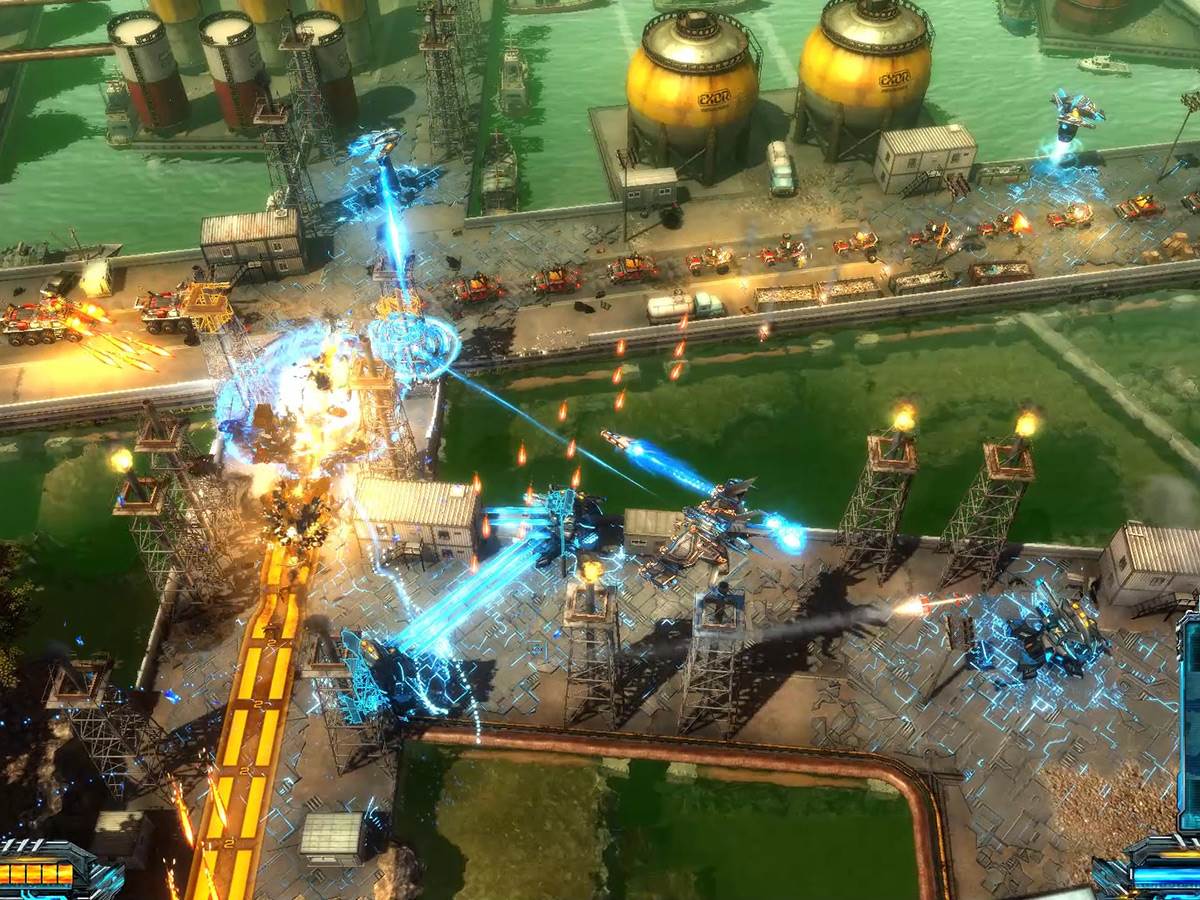
Task: Click the blue HUD panel on the right edge
Action: (1190, 720)
